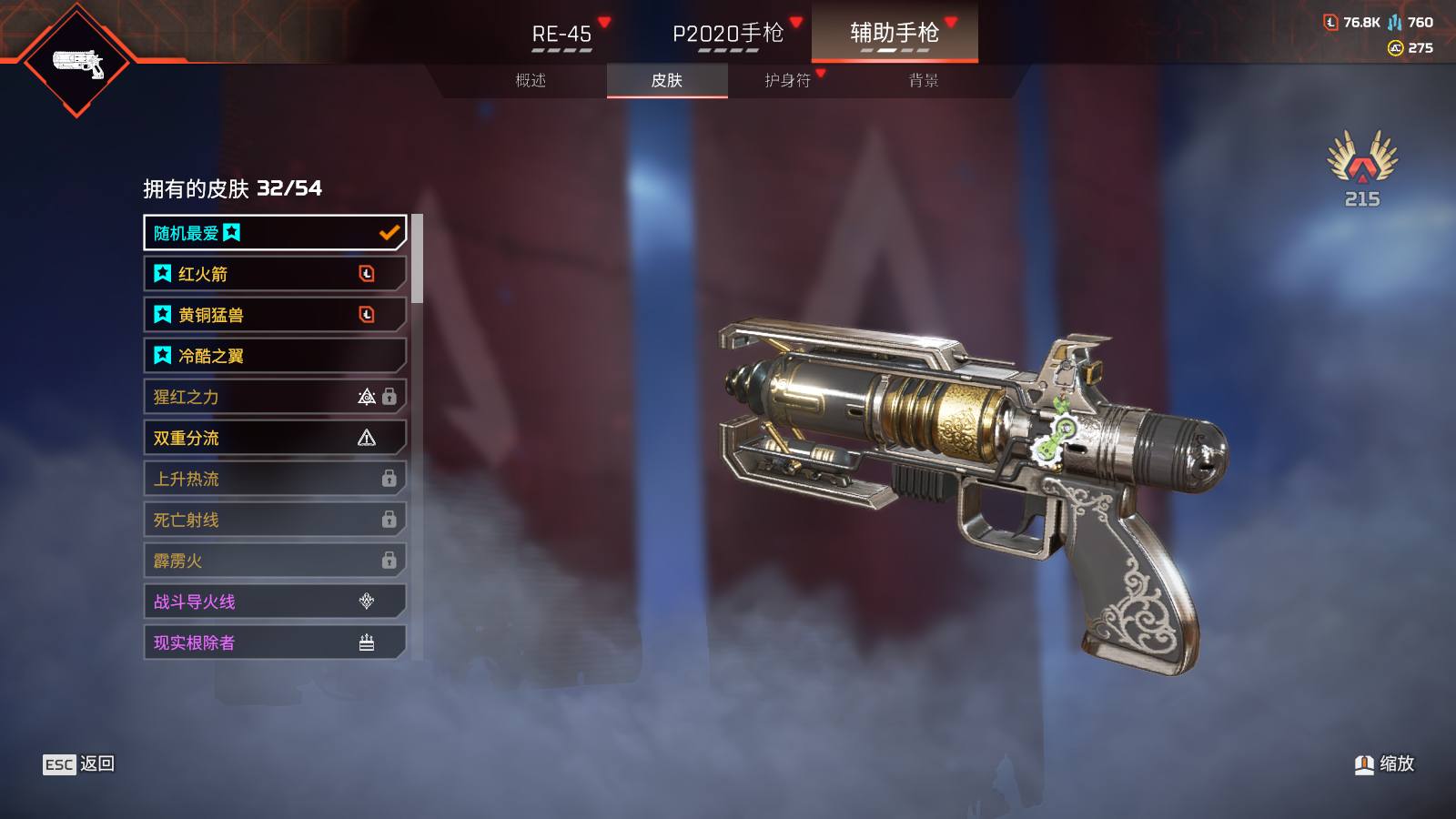Open the 背景 sub-tab
Image resolution: width=1456 pixels, height=819 pixels.
924,80
